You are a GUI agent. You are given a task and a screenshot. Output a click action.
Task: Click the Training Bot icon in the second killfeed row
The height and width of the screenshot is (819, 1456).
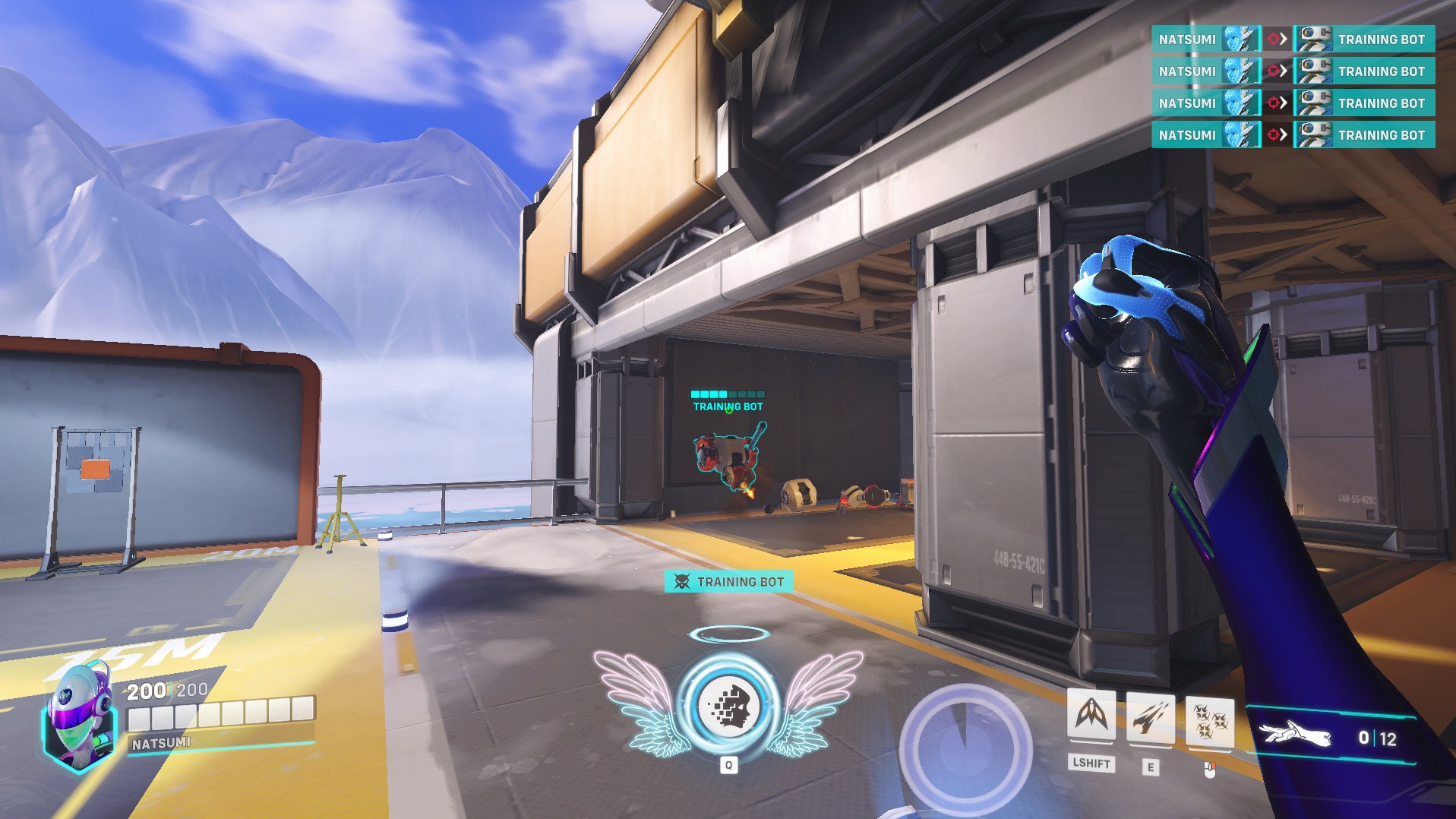pos(1316,71)
